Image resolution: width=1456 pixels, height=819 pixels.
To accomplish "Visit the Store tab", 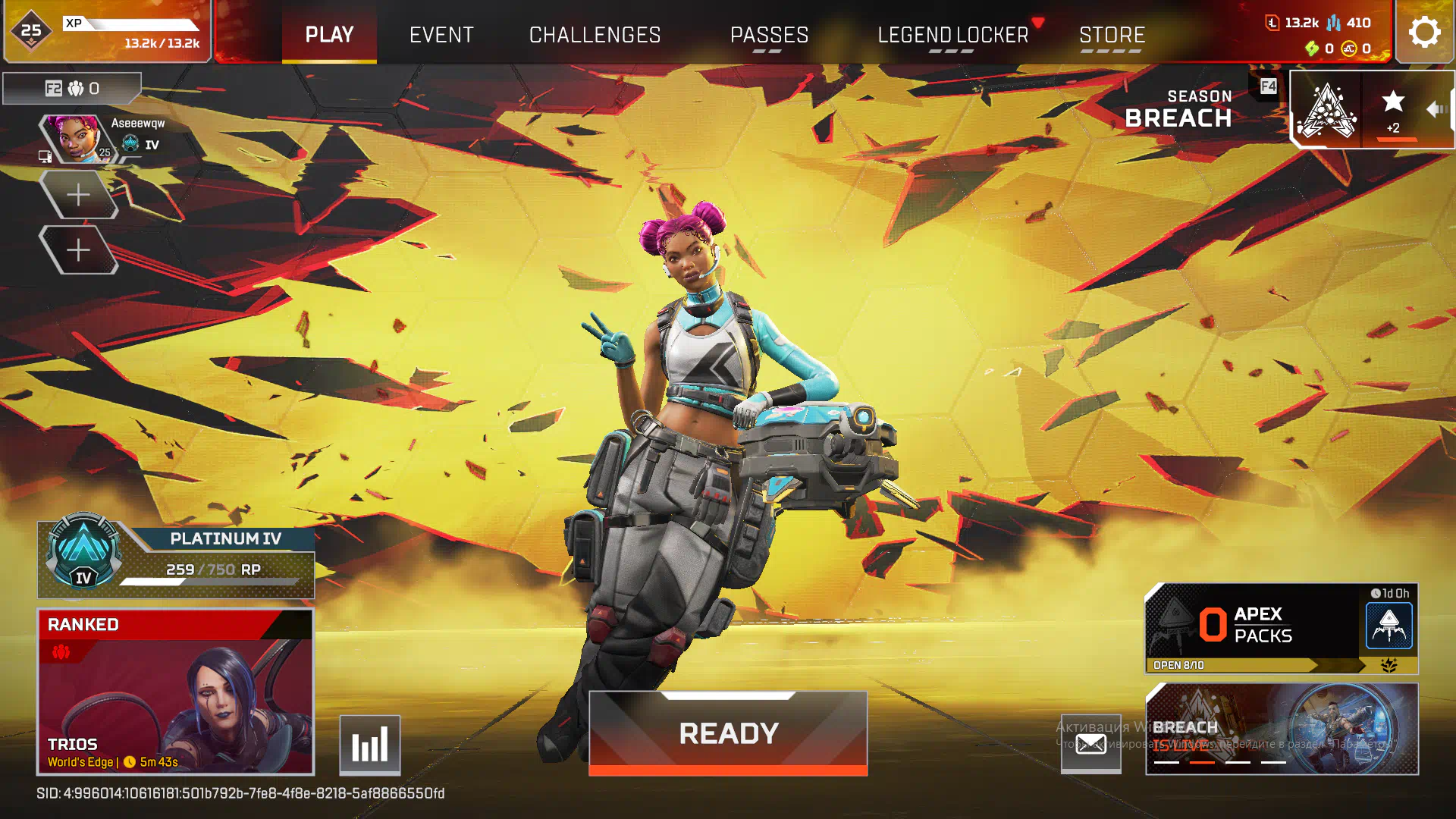I will click(x=1112, y=35).
